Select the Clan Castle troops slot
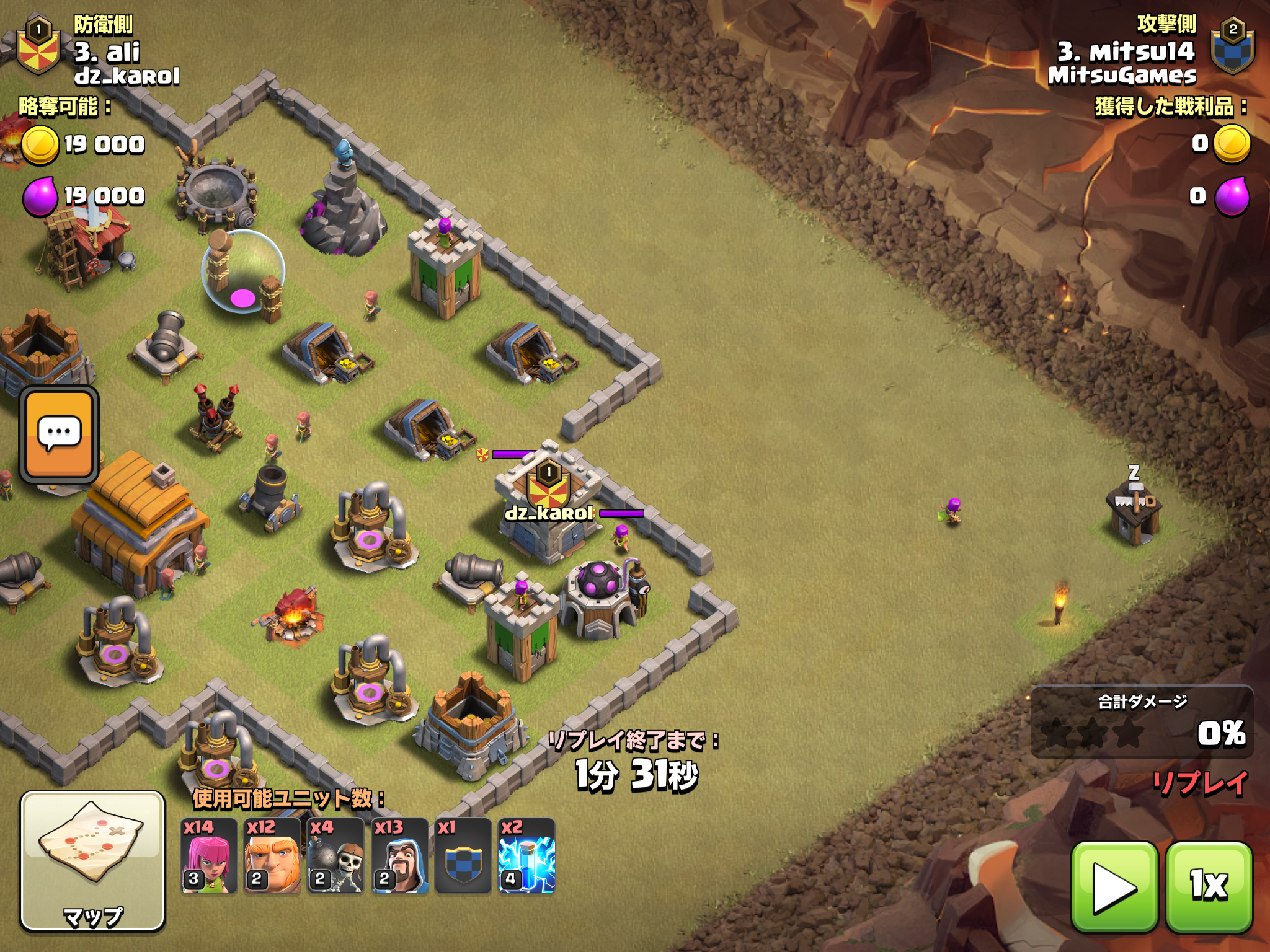The image size is (1270, 952). (463, 856)
